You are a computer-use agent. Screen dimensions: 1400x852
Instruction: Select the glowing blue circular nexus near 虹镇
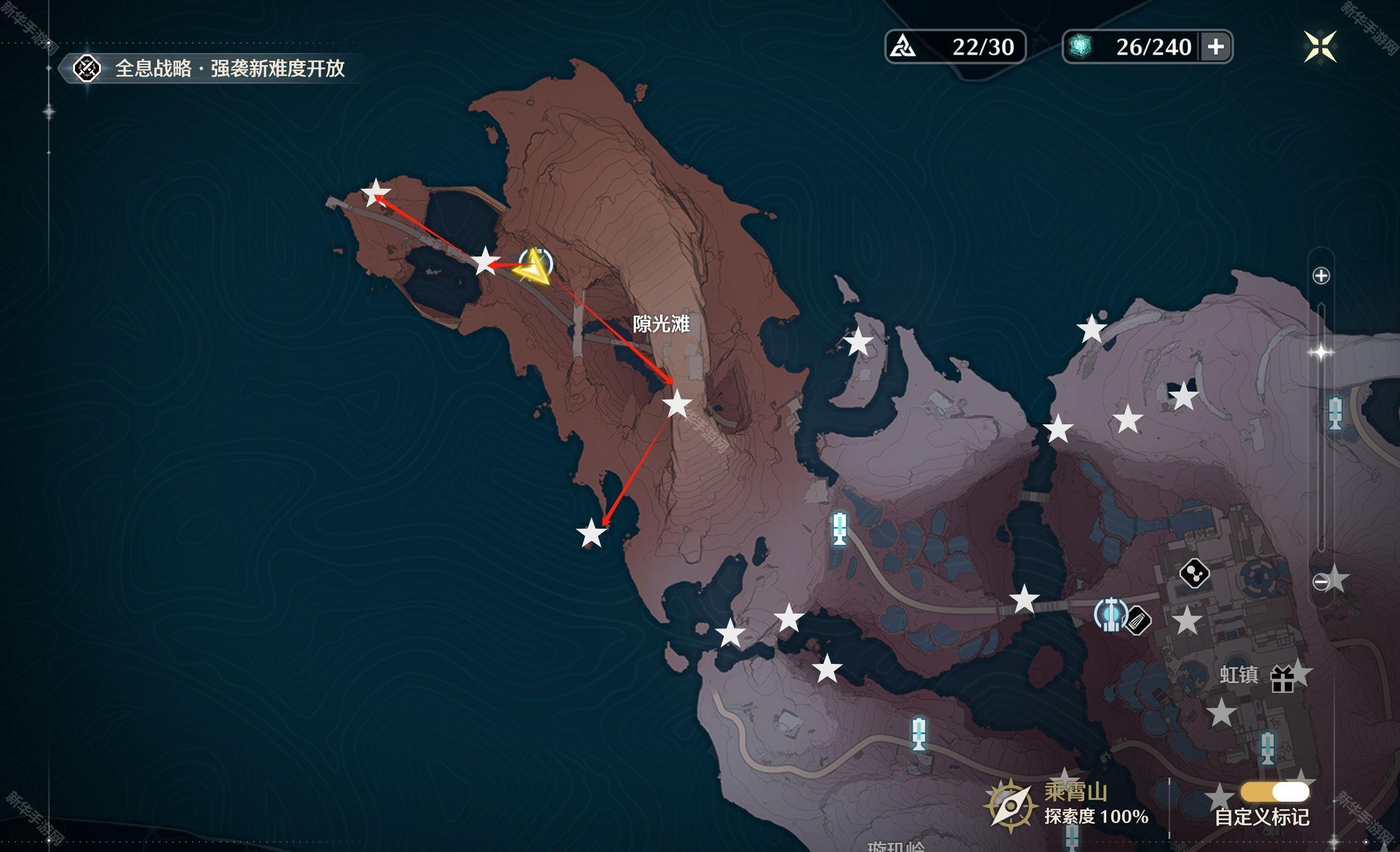pos(1110,614)
